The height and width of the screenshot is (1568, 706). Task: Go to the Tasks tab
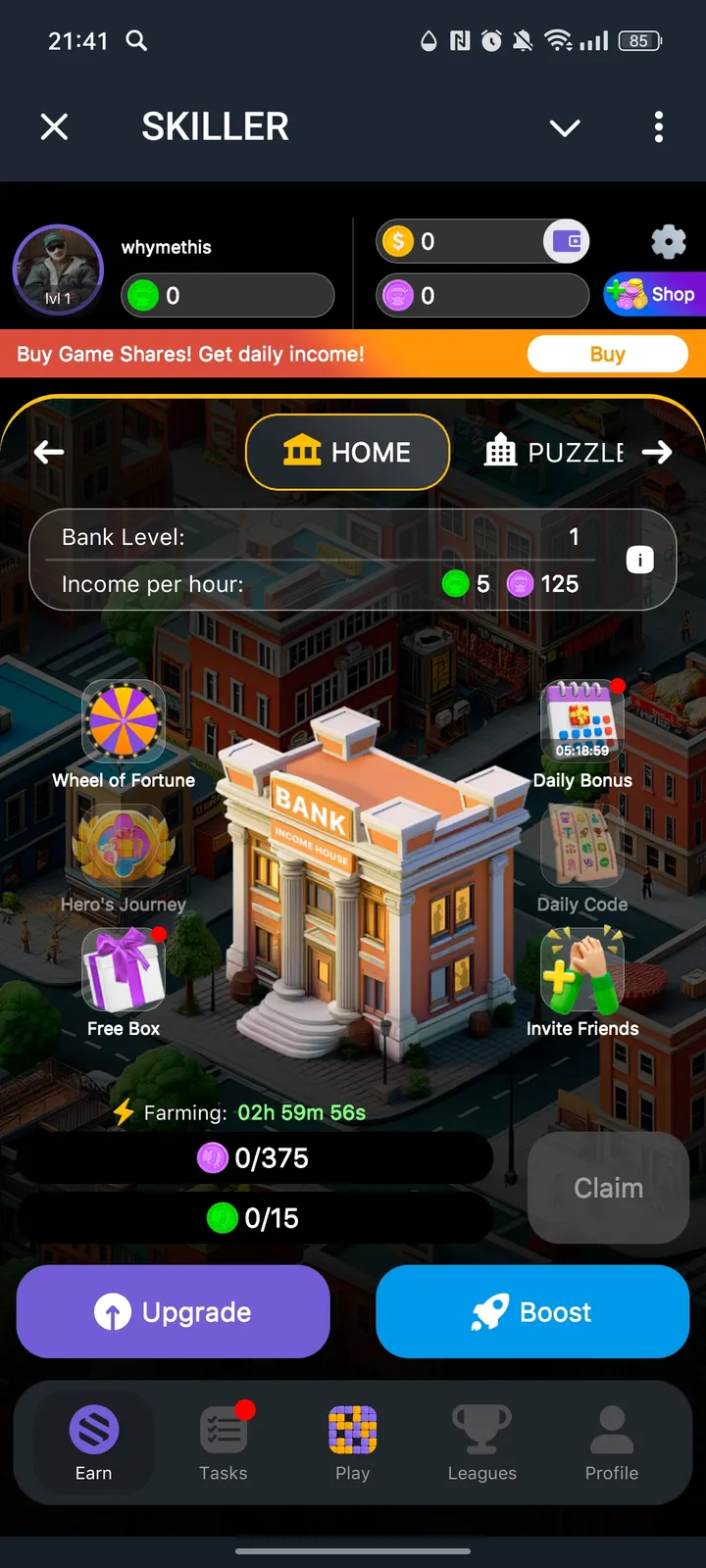(x=224, y=1443)
